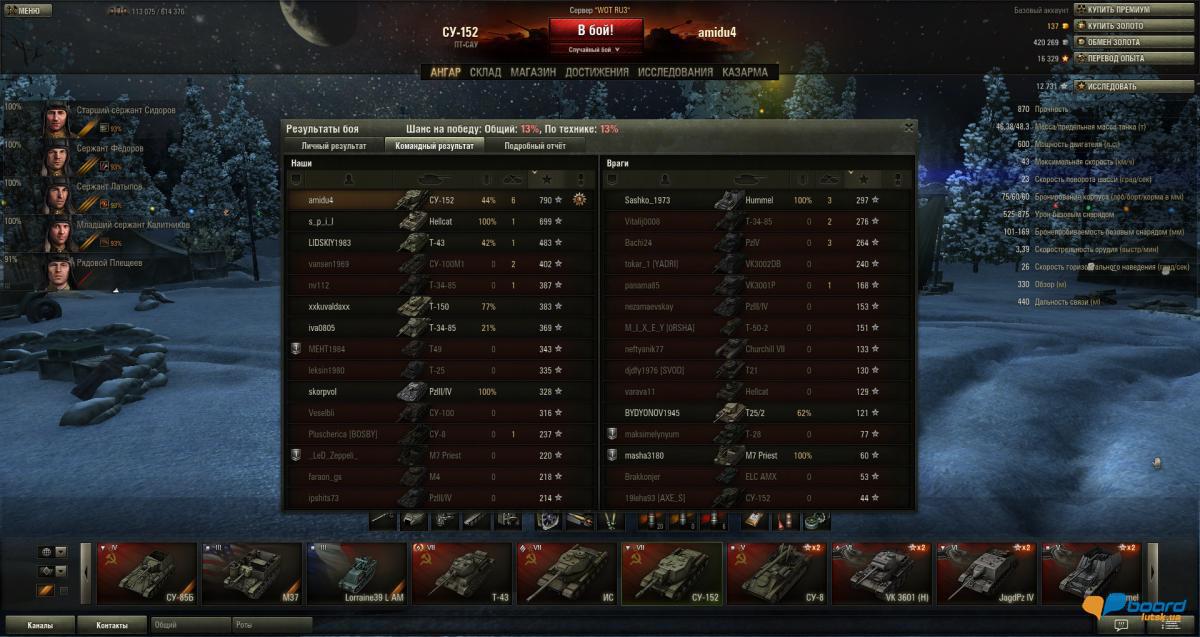
Task: Switch to the Склад section
Action: click(485, 72)
